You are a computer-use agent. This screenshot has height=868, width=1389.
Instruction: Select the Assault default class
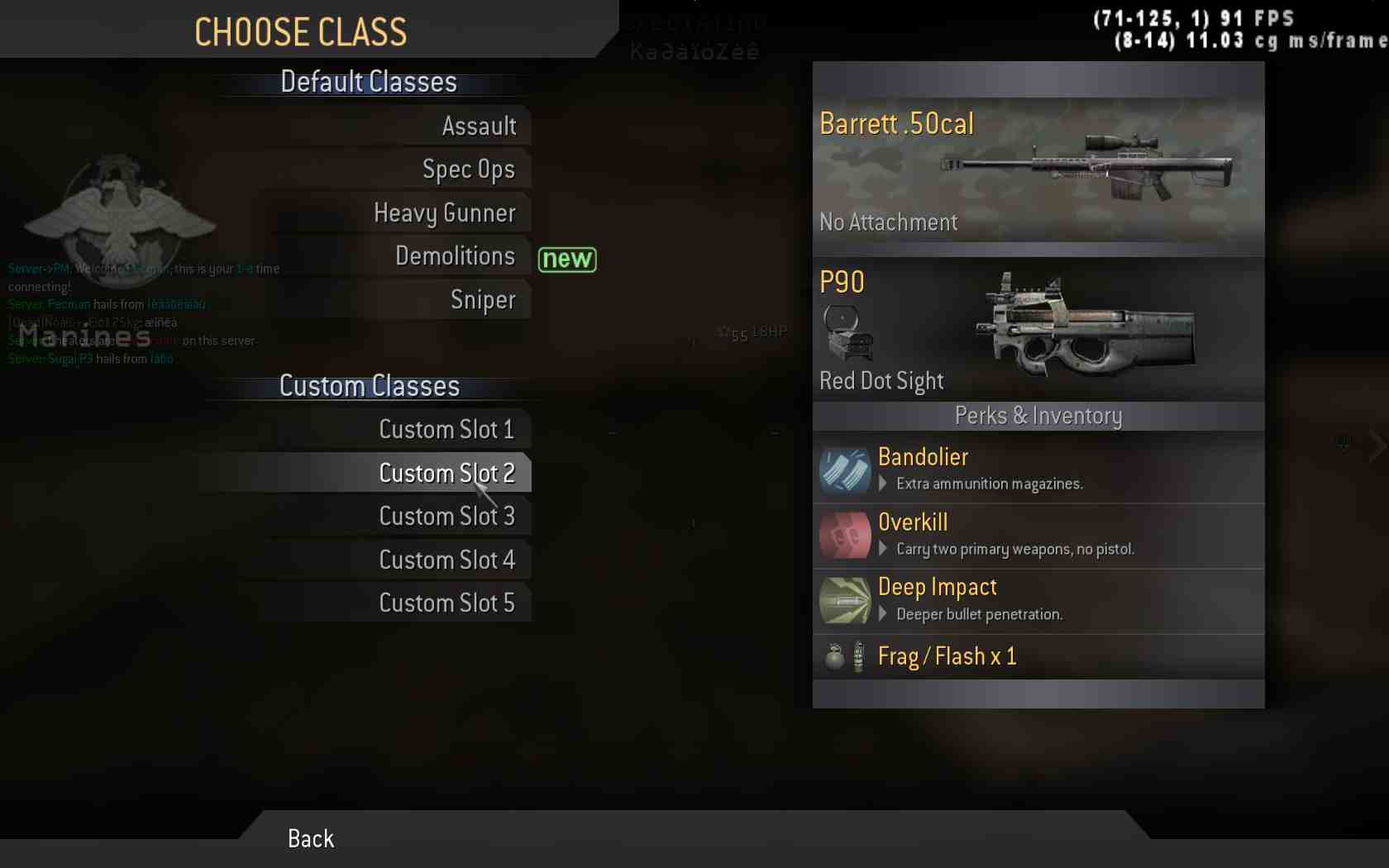[x=479, y=126]
